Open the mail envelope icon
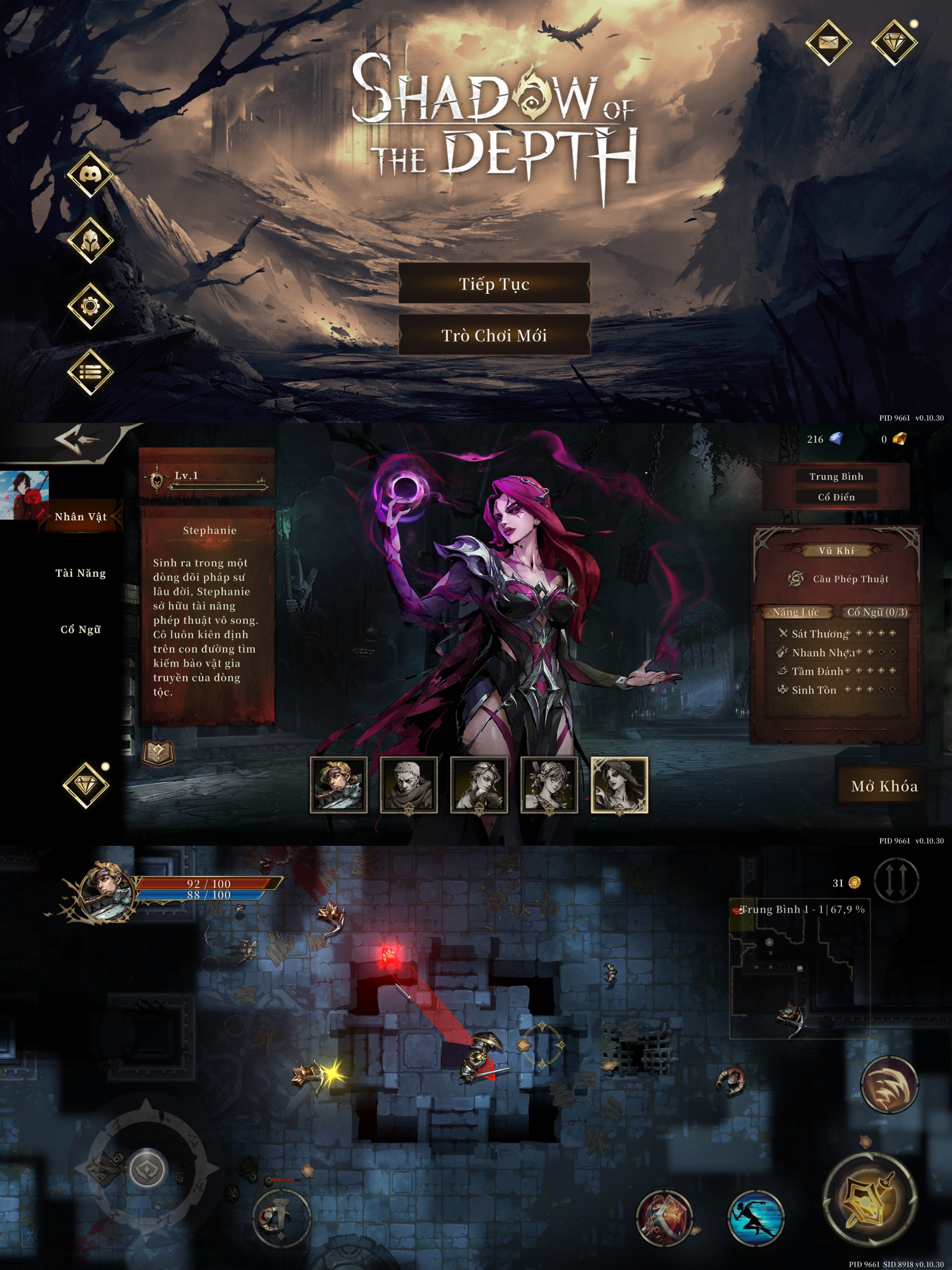This screenshot has height=1270, width=952. tap(828, 42)
